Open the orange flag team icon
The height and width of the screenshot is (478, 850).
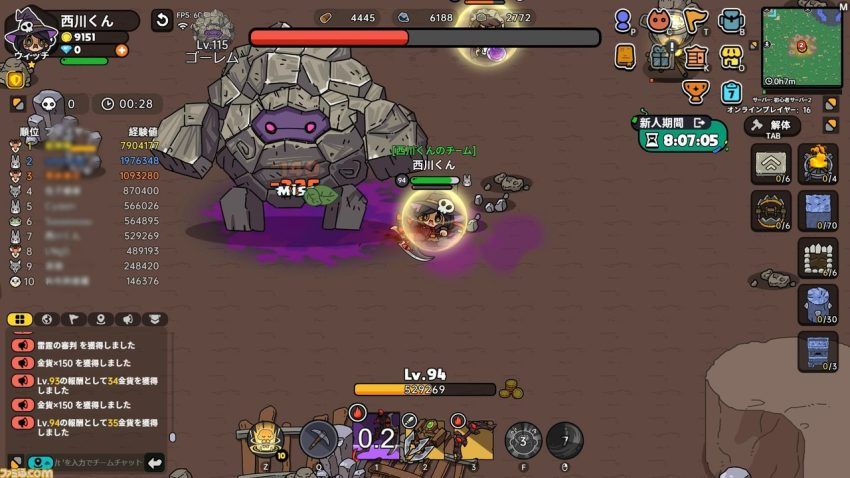pyautogui.click(x=696, y=21)
